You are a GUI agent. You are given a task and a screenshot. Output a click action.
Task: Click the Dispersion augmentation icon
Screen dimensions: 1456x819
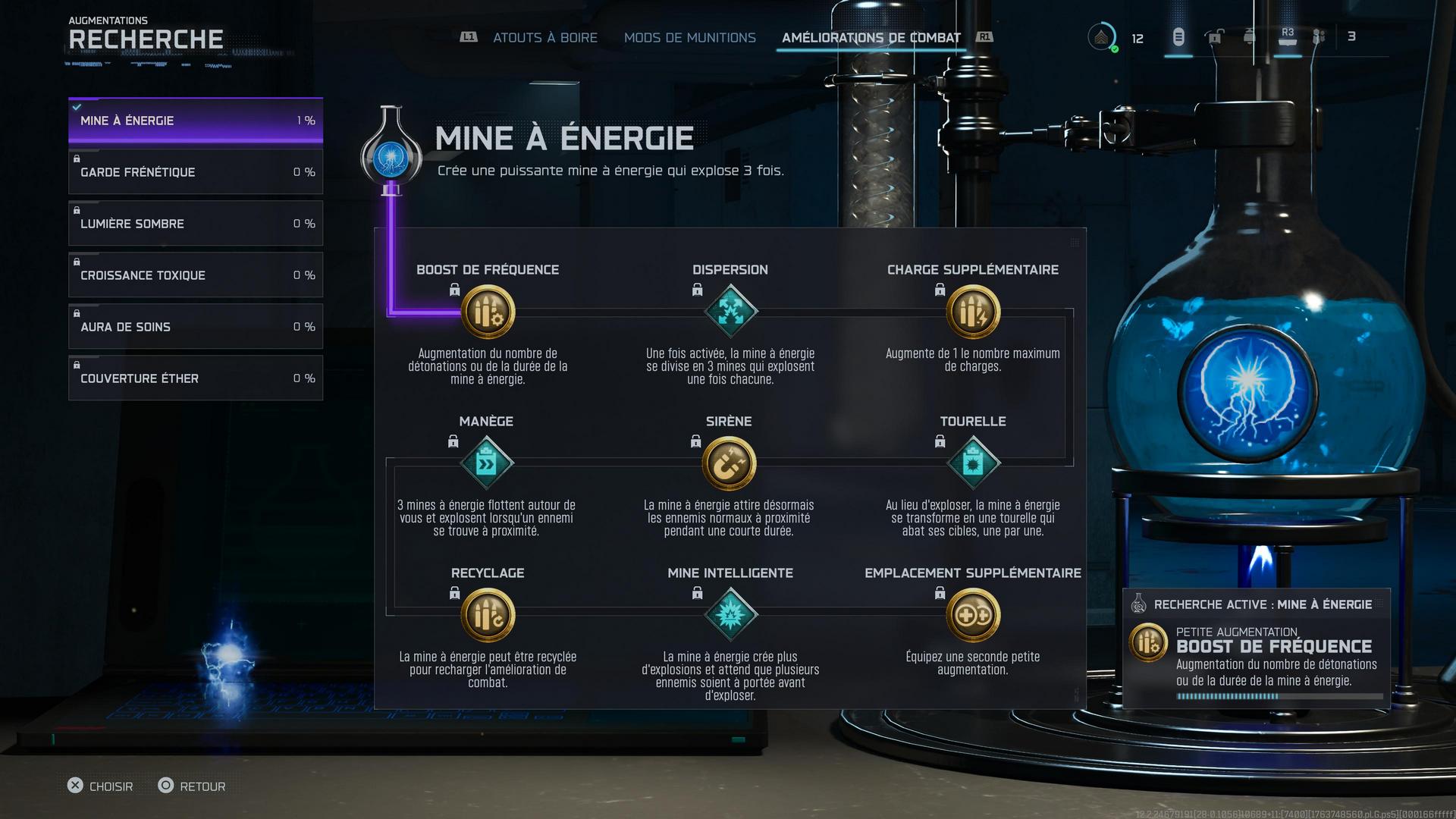click(x=730, y=312)
